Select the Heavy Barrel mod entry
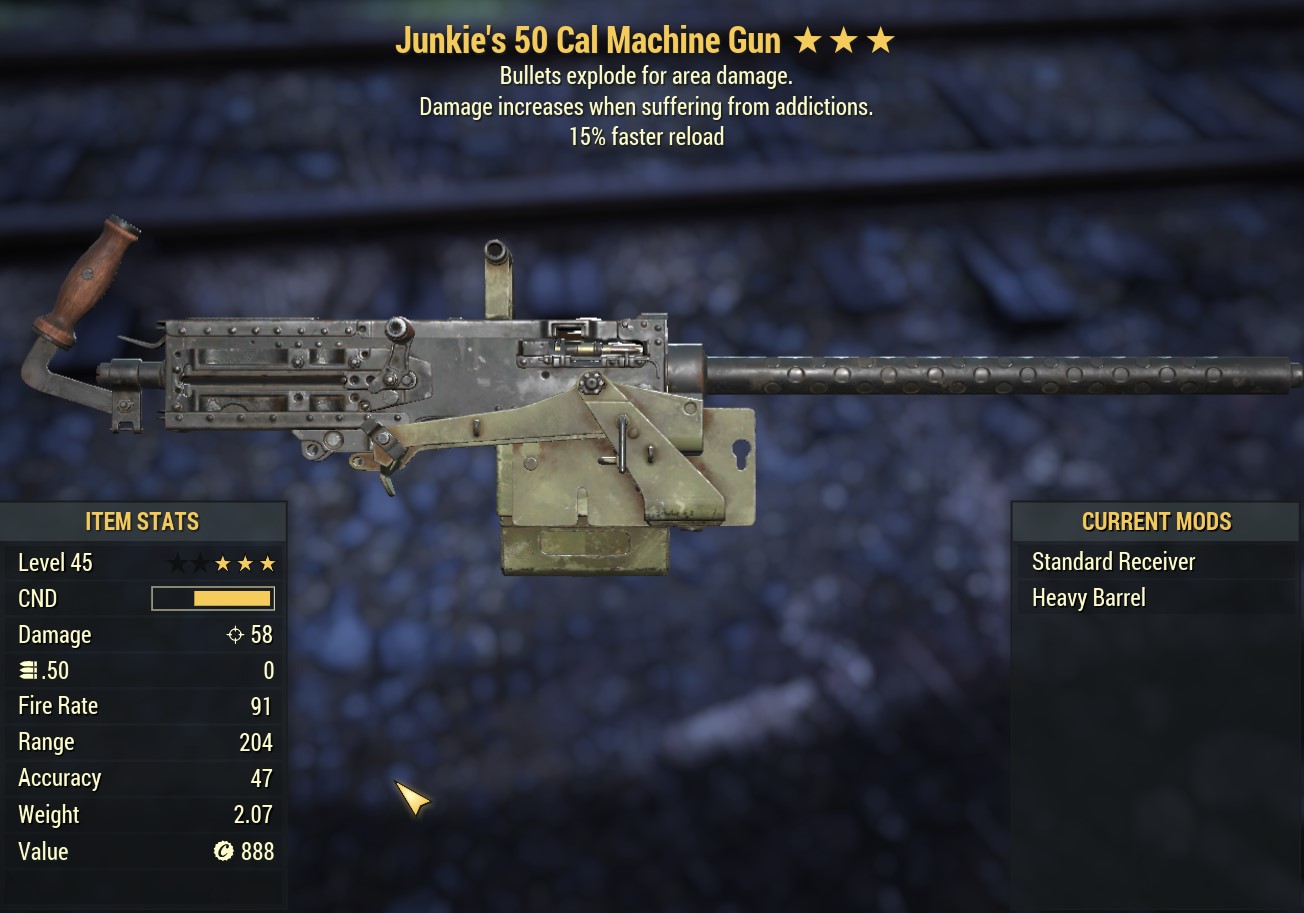The image size is (1304, 913). pos(1089,597)
